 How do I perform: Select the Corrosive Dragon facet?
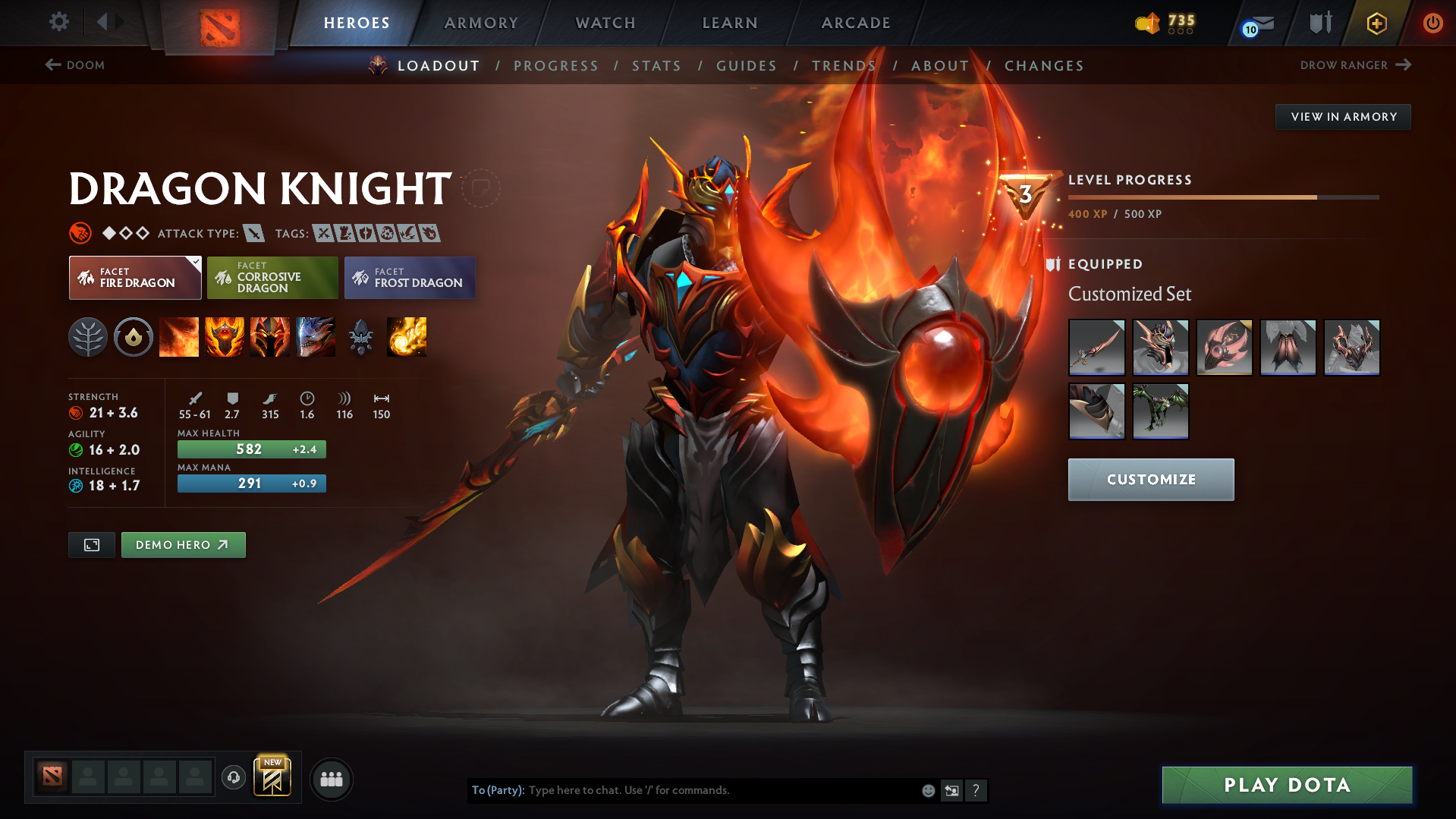272,278
